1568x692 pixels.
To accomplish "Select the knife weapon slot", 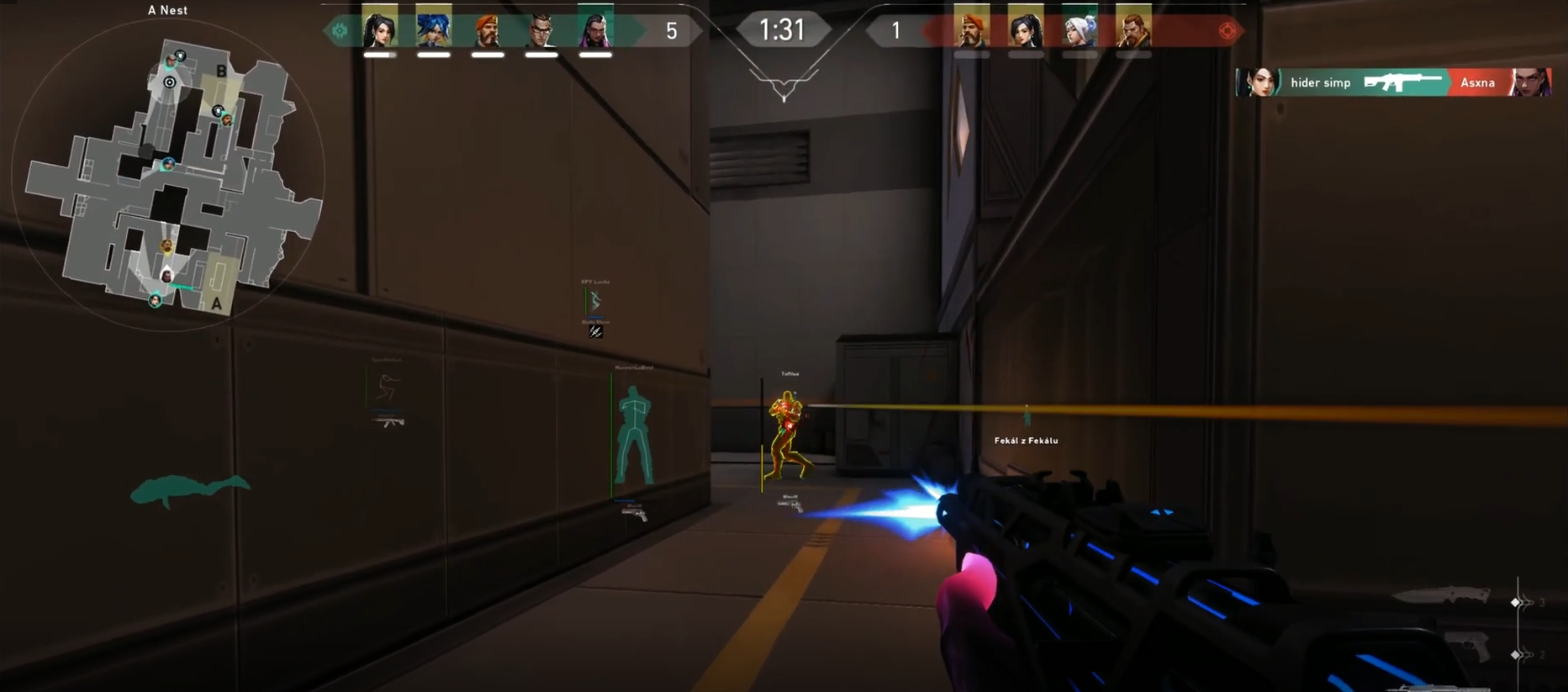I will tap(1442, 596).
